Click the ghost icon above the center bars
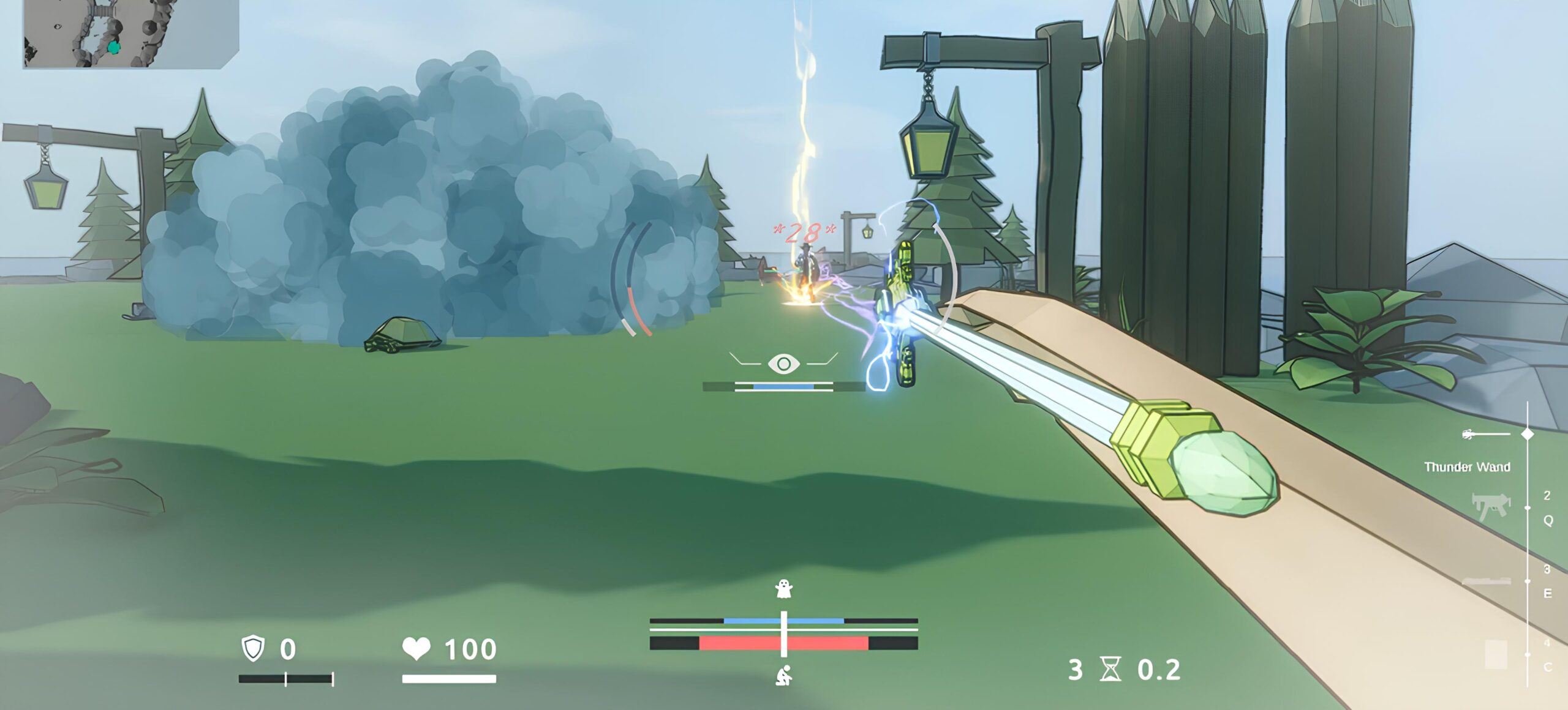This screenshot has width=1568, height=710. 783,589
